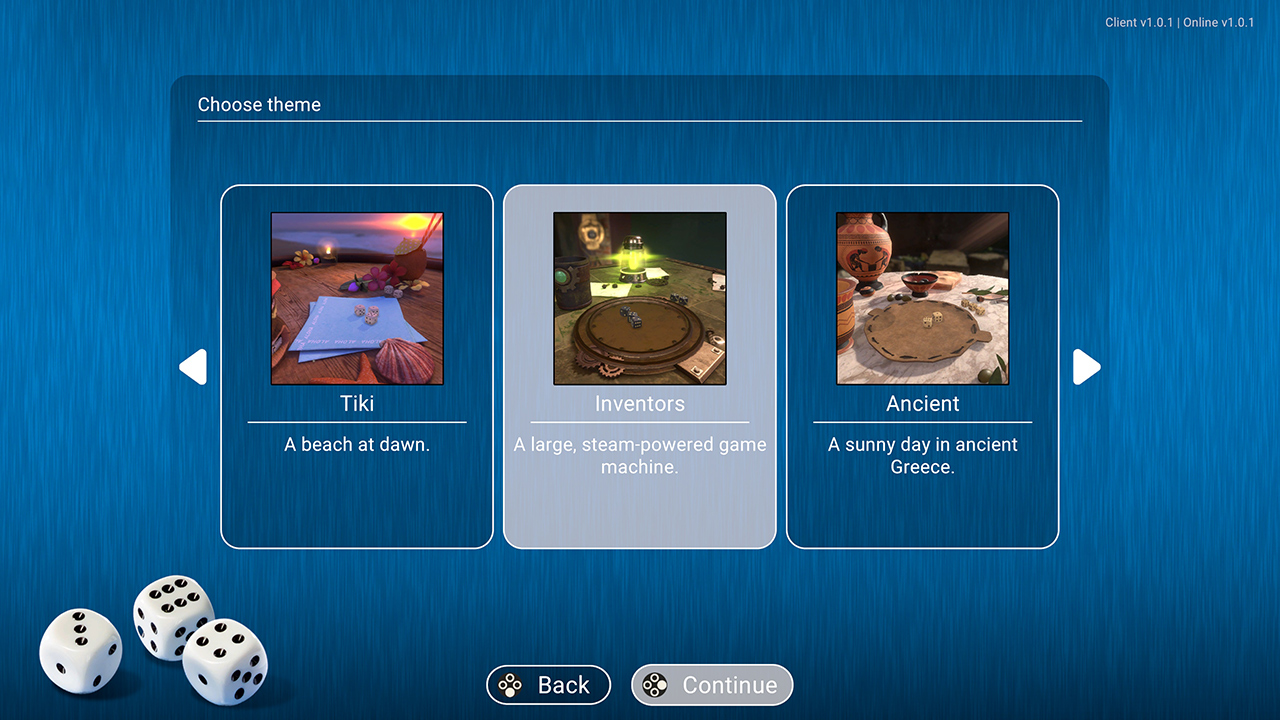Click the Client v1.0.1 version text
The width and height of the screenshot is (1280, 720).
pyautogui.click(x=1138, y=22)
